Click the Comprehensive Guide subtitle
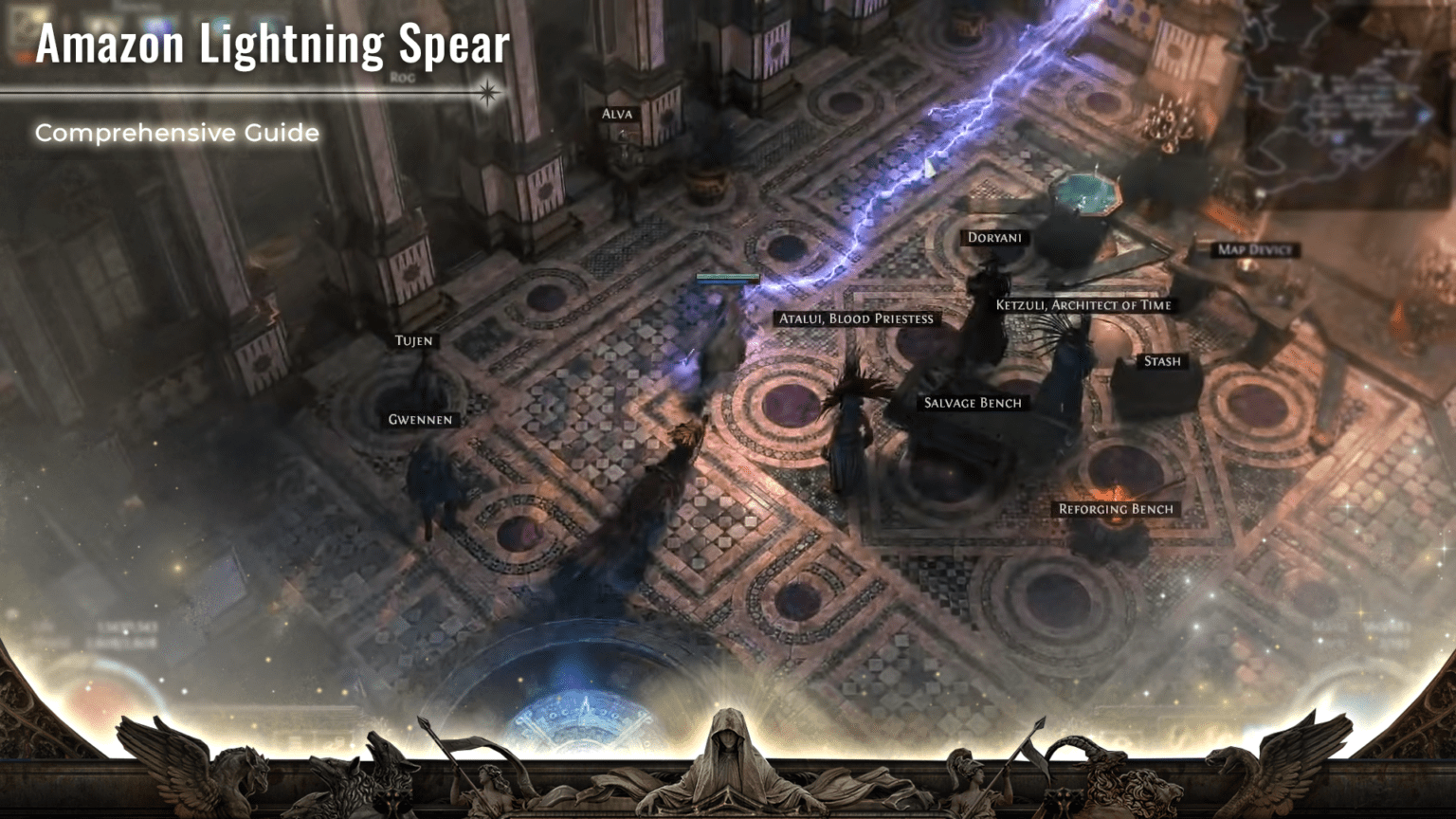 click(176, 133)
